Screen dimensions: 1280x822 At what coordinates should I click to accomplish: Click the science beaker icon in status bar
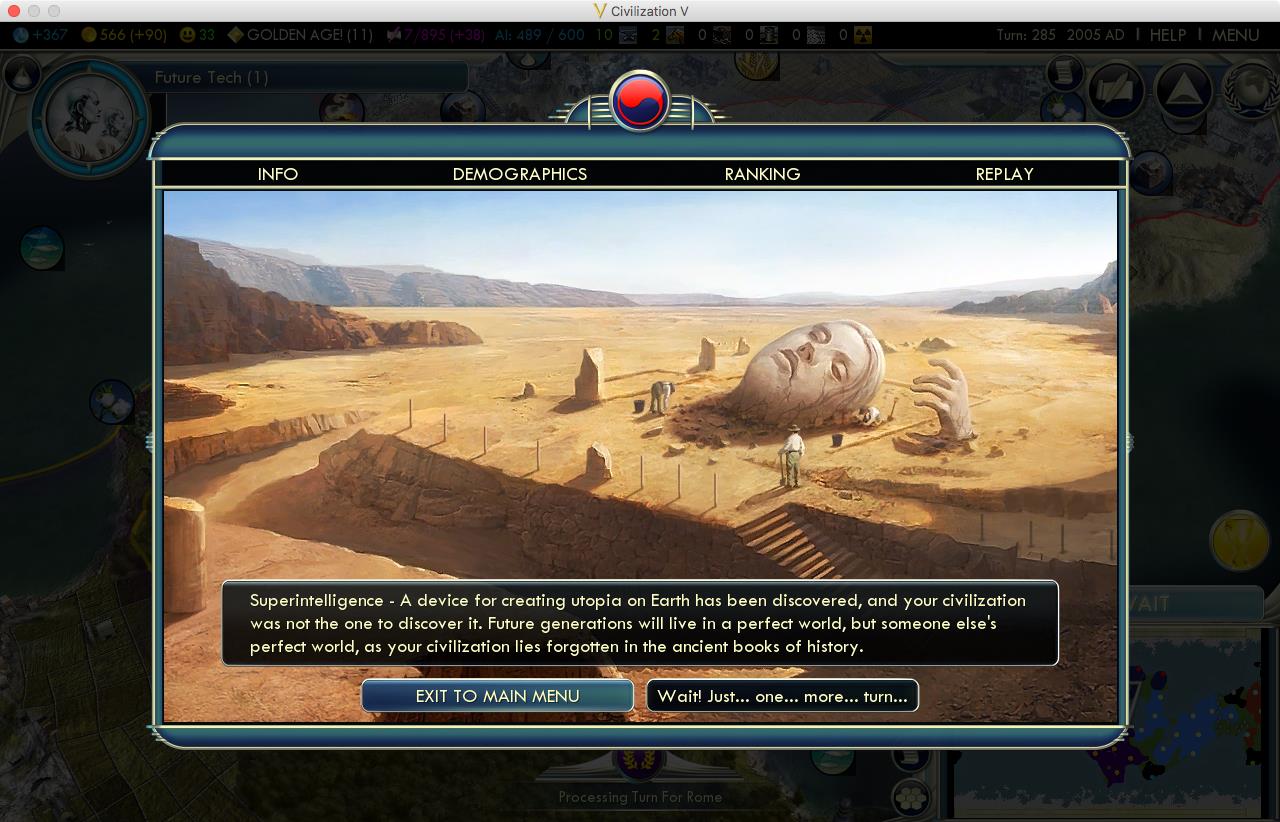point(18,35)
